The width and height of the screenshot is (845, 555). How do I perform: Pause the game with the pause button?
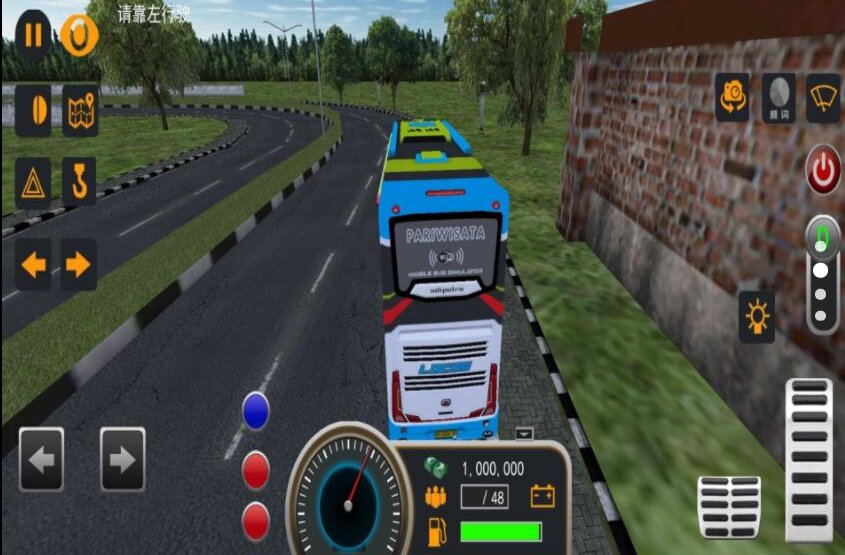(x=34, y=35)
